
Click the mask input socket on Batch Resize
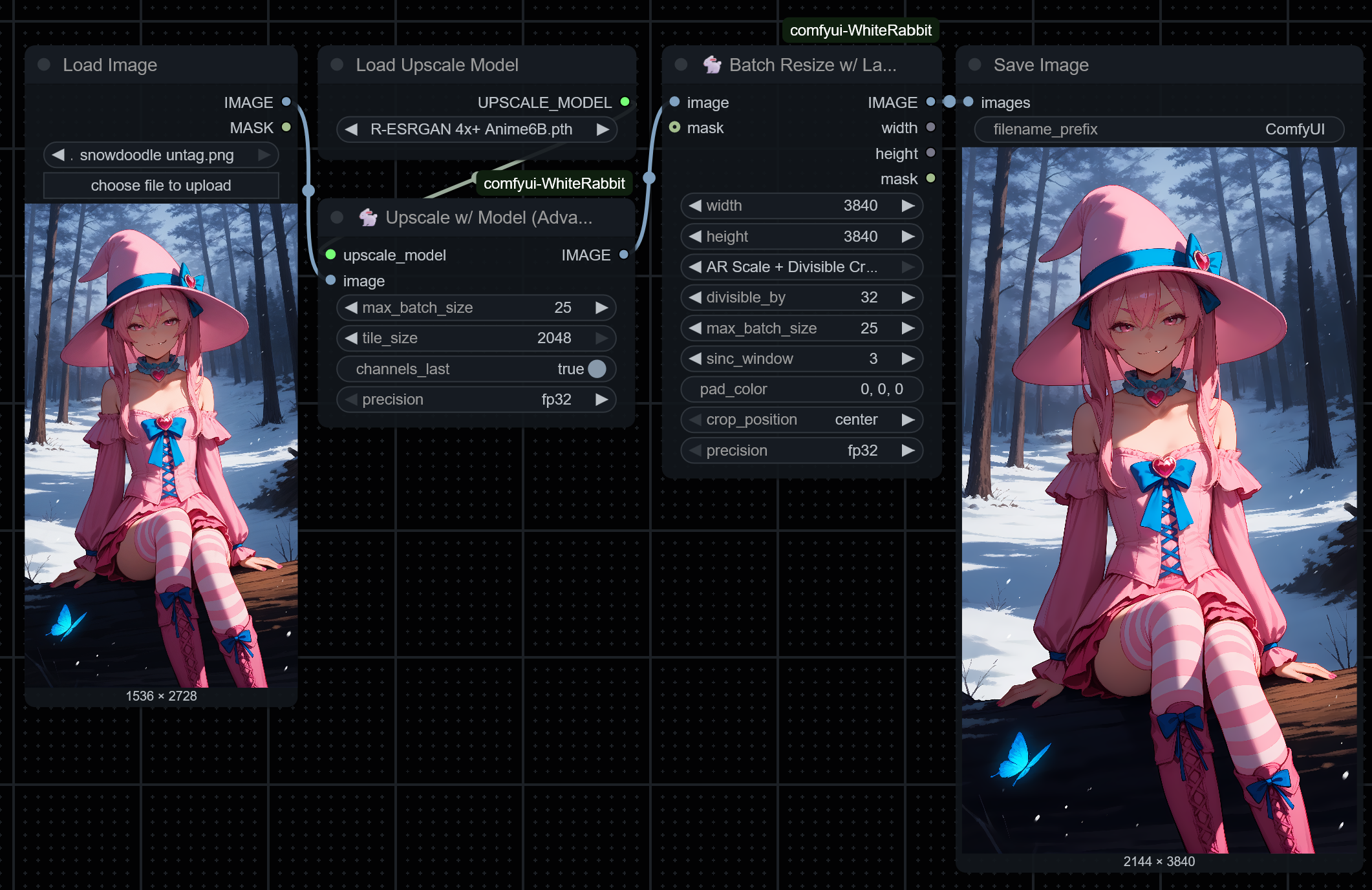pyautogui.click(x=674, y=128)
